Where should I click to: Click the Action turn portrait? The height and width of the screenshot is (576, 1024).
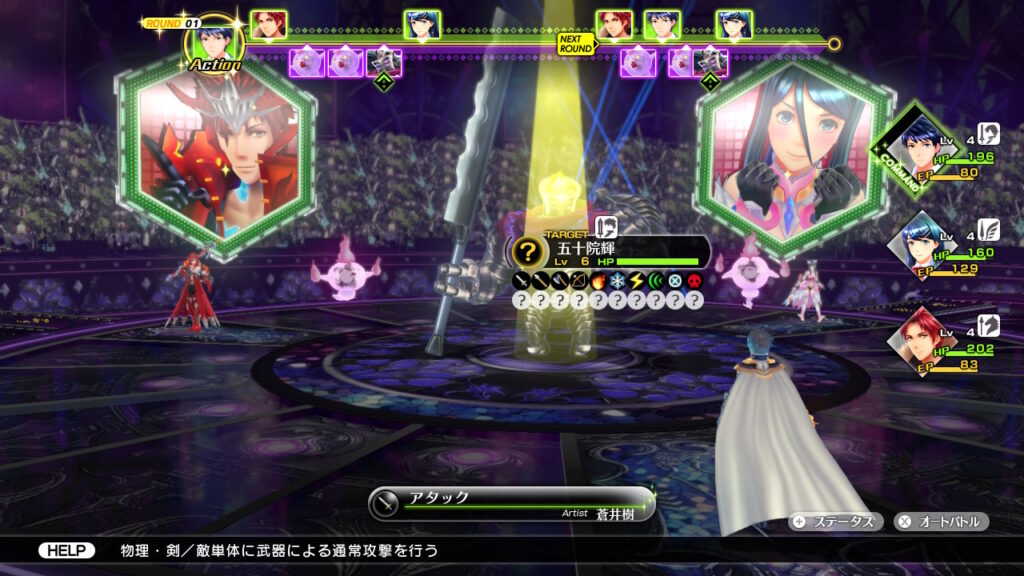(214, 44)
